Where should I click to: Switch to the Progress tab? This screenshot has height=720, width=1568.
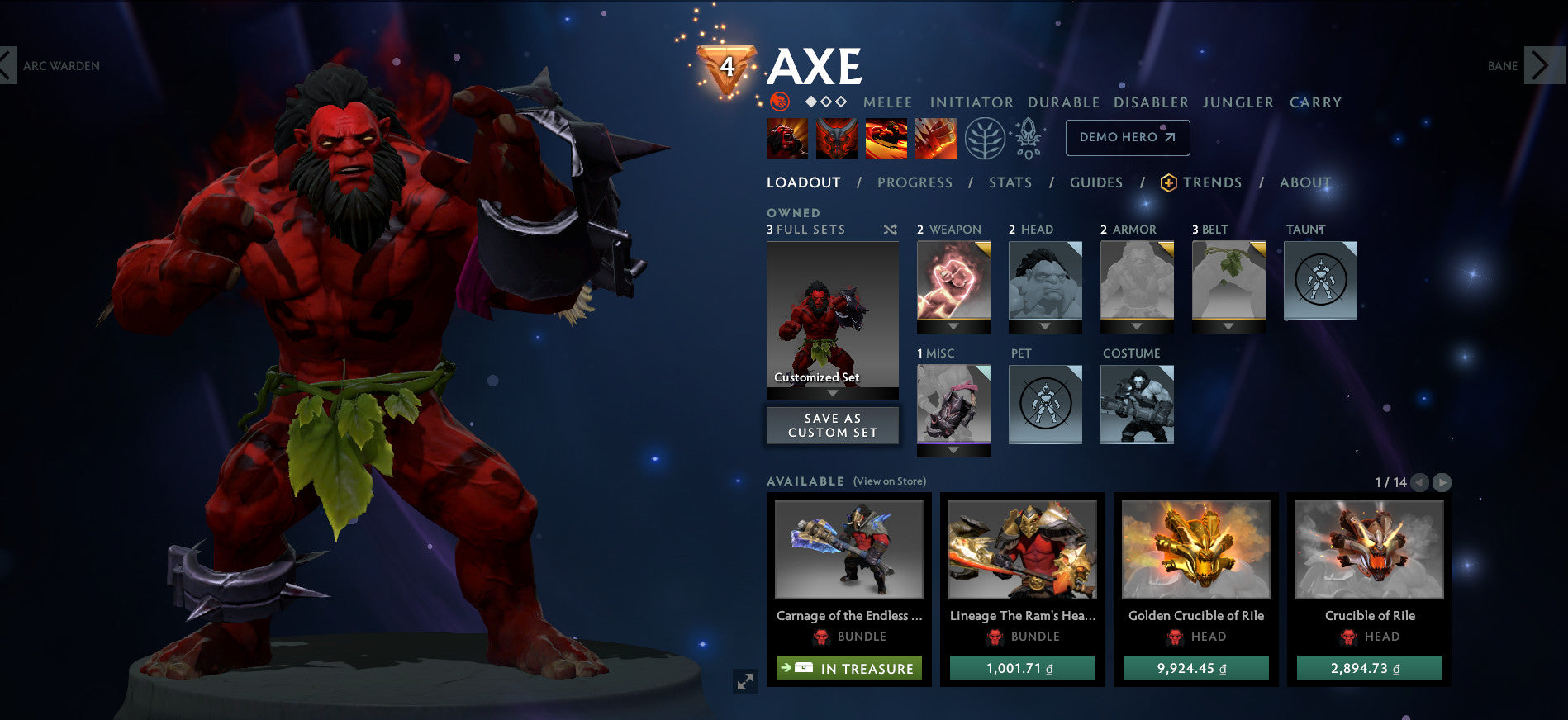[915, 182]
